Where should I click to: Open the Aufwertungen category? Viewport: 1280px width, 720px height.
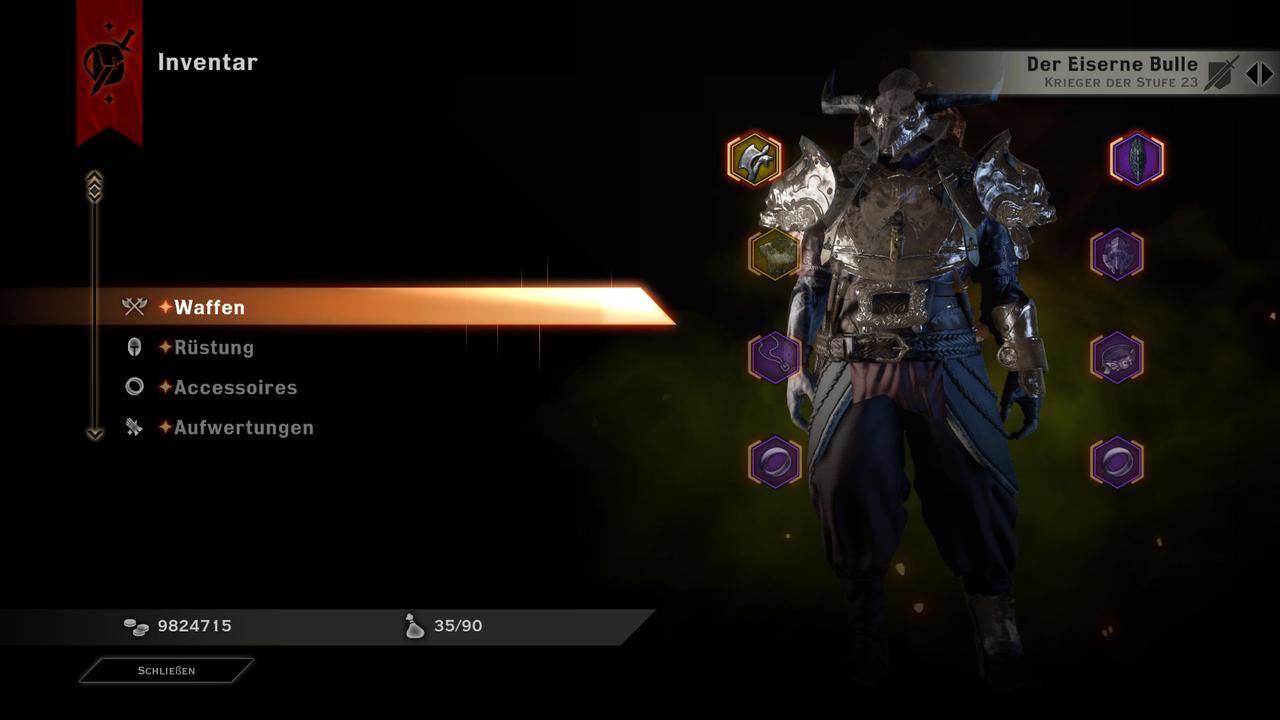tap(244, 427)
